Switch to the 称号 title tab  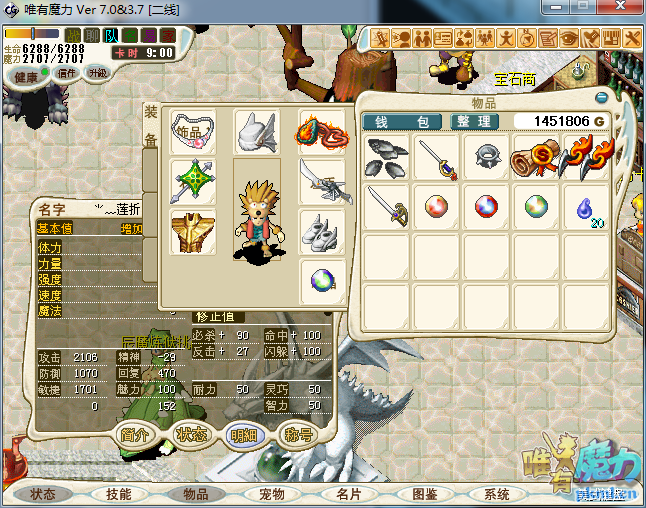[x=299, y=435]
